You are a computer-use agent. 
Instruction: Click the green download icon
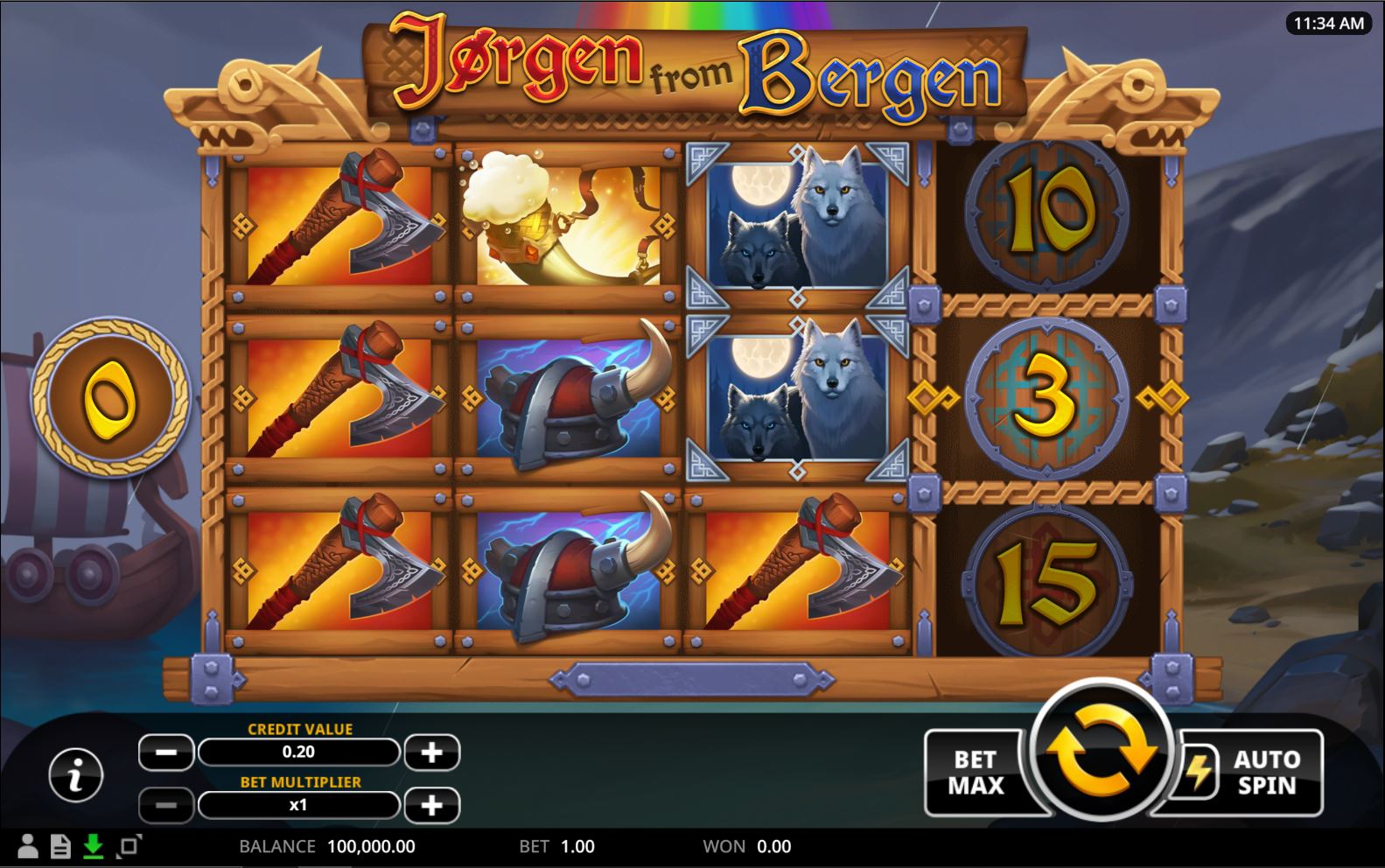(93, 846)
